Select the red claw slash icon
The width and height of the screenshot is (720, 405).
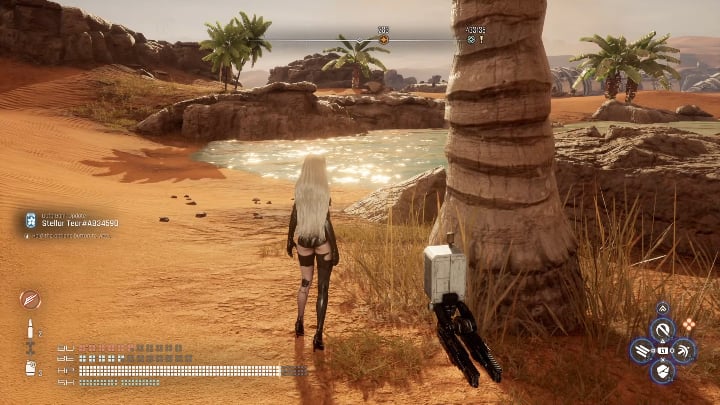[29, 299]
